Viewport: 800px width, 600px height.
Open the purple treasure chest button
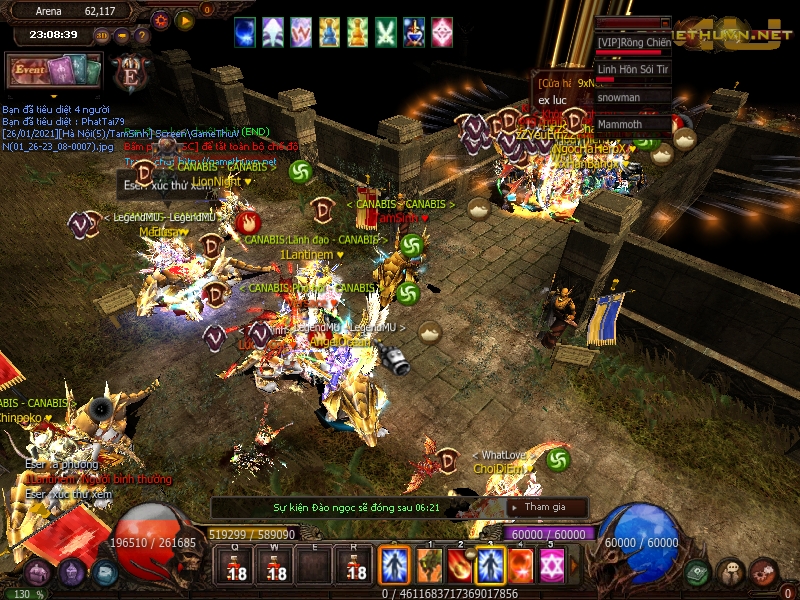pyautogui.click(x=37, y=573)
